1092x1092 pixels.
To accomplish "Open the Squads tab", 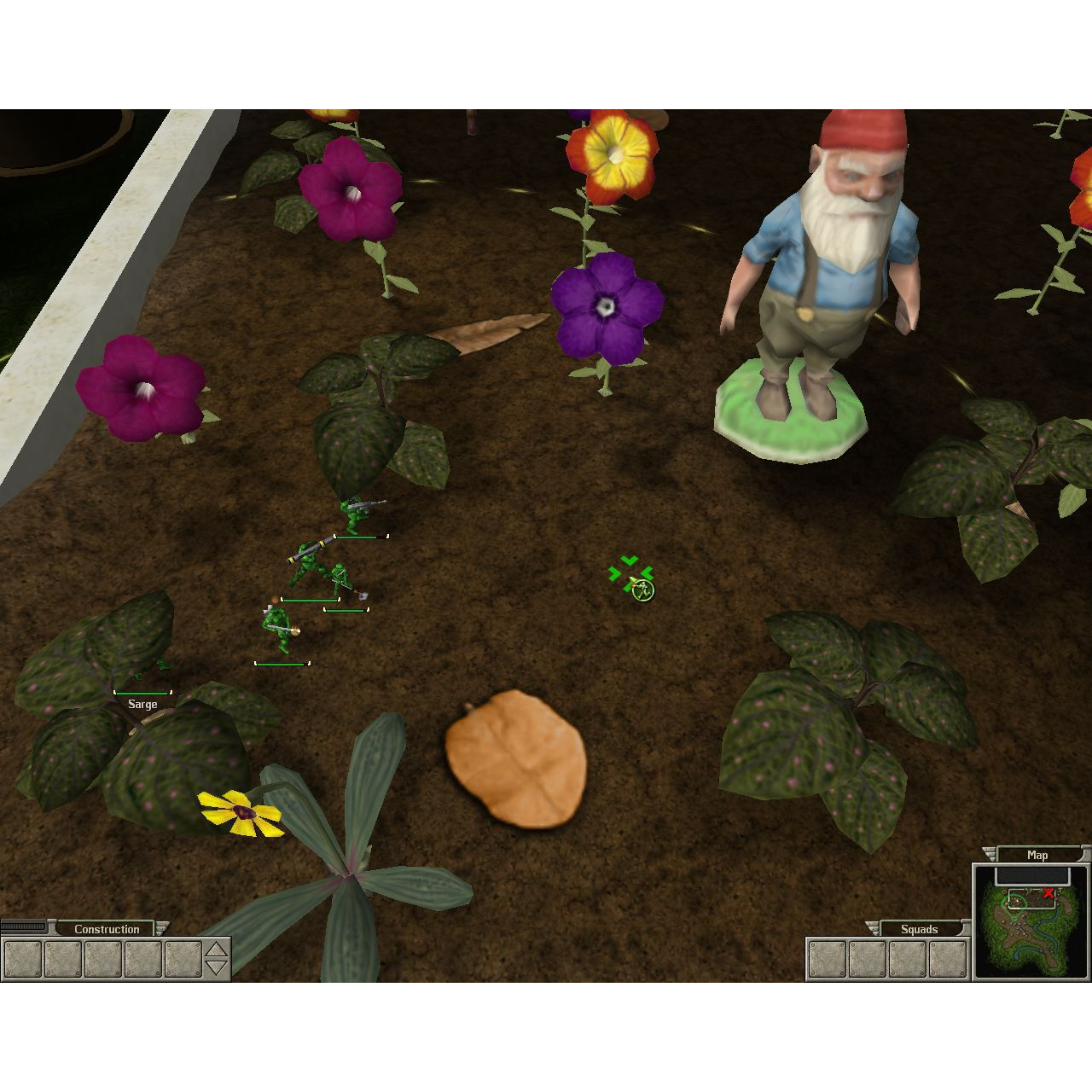I will [x=920, y=929].
